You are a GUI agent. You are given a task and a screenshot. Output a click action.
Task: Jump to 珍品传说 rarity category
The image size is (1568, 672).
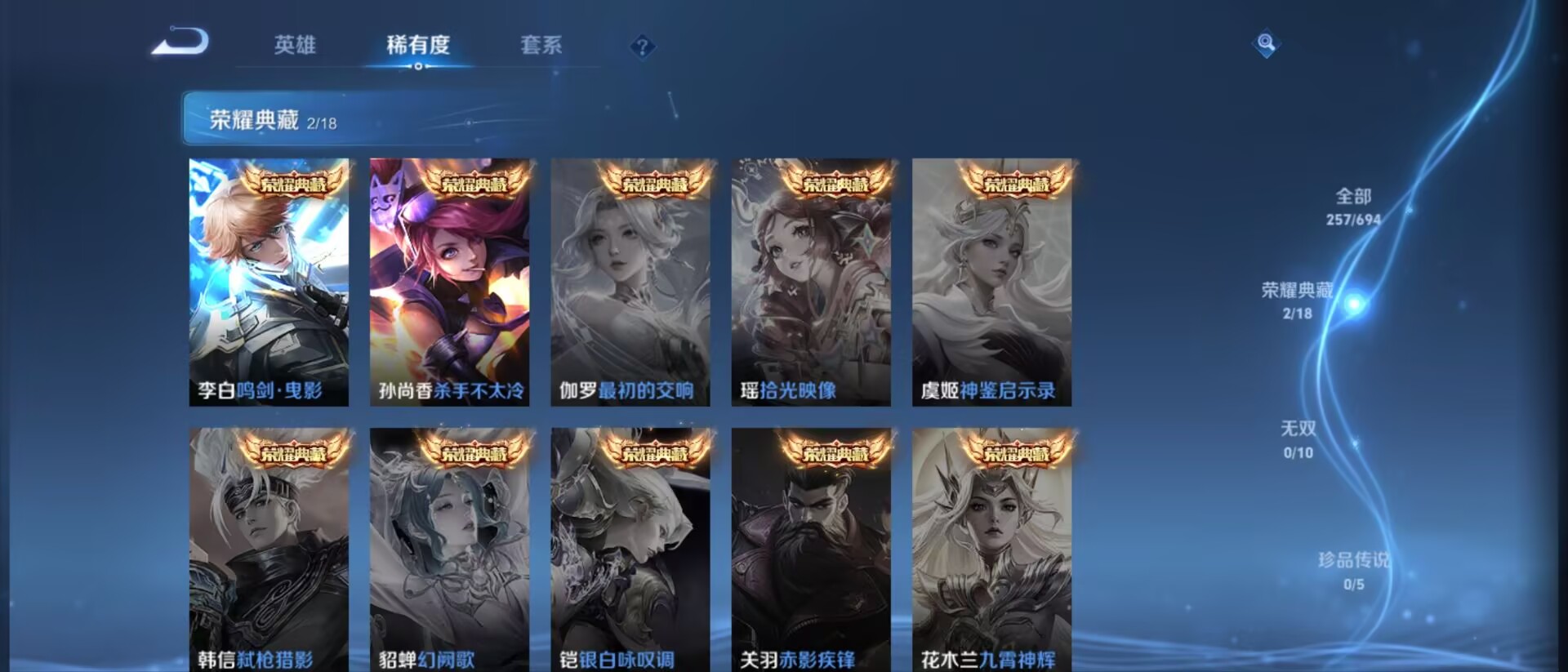[1353, 569]
